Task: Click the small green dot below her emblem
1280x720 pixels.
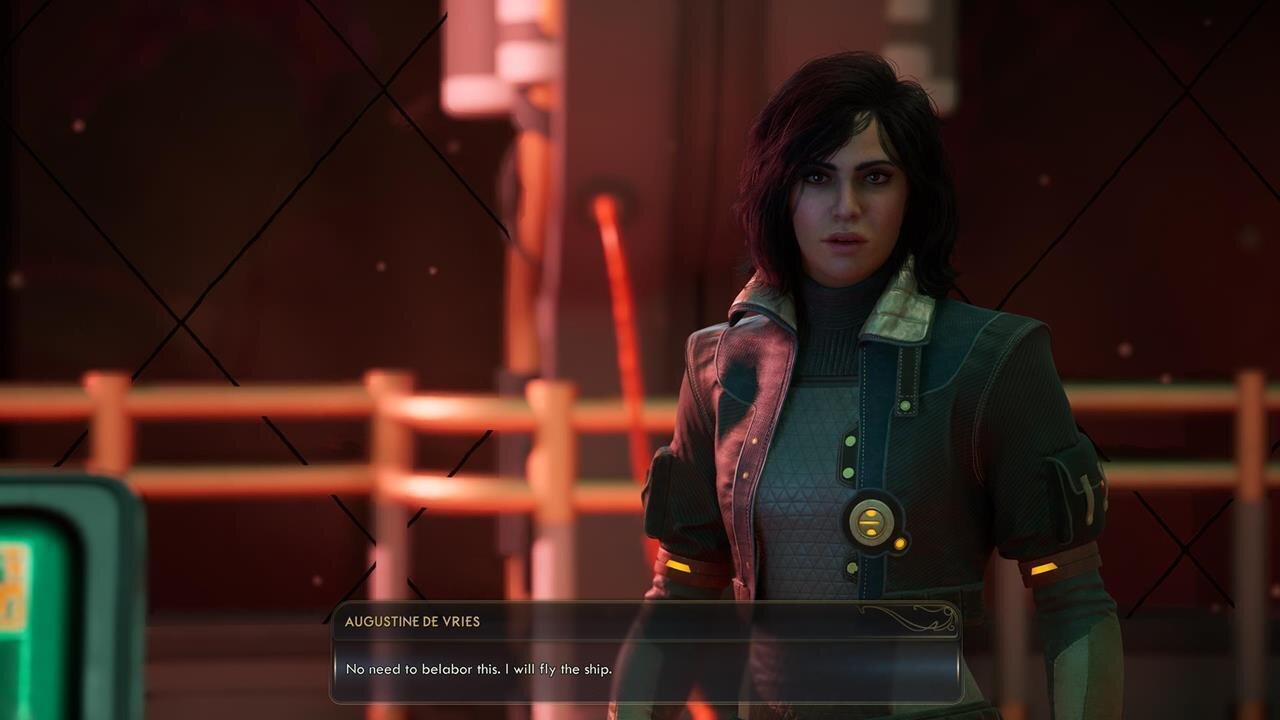Action: click(851, 566)
